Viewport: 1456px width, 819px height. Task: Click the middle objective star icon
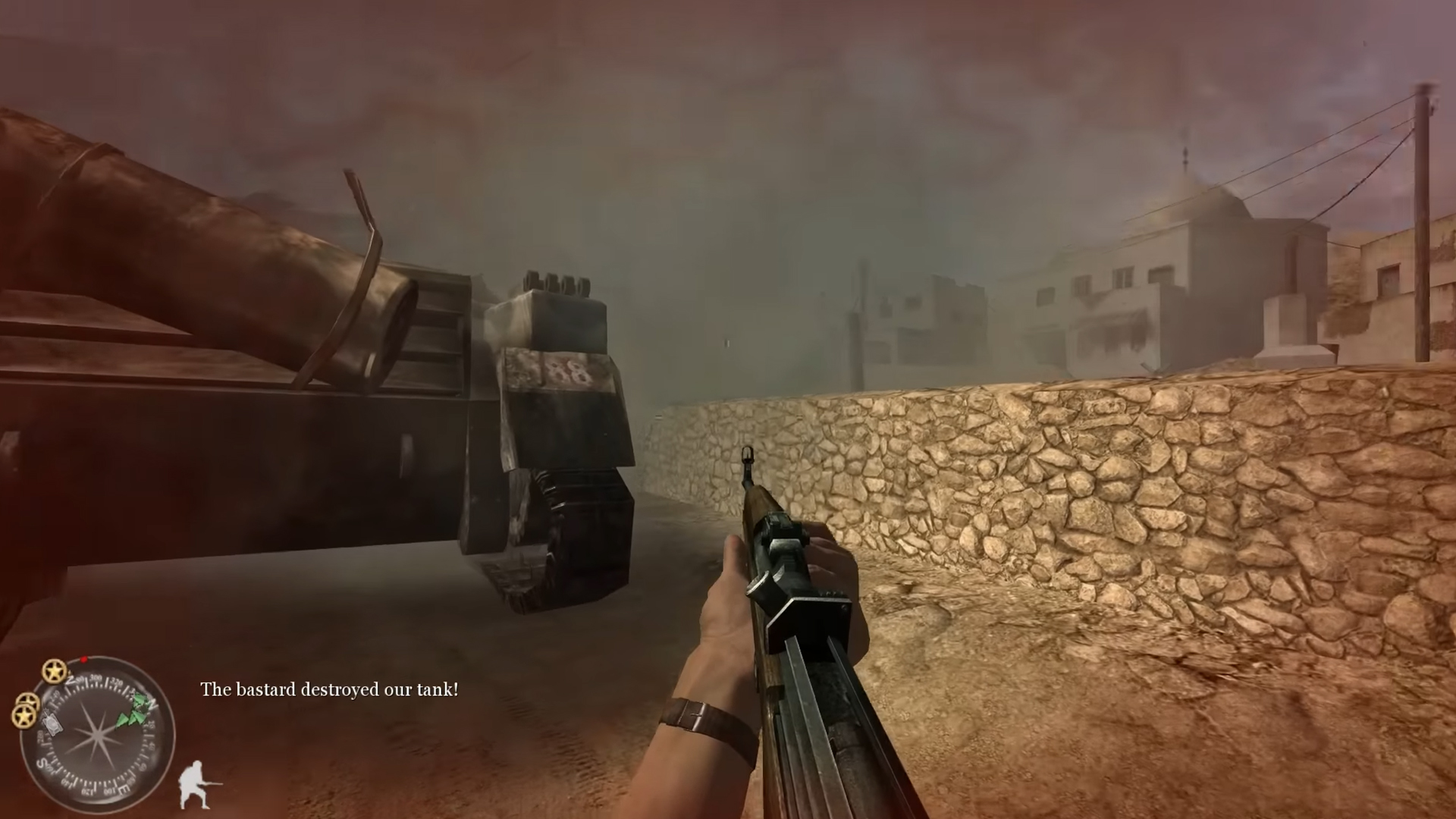pyautogui.click(x=29, y=700)
